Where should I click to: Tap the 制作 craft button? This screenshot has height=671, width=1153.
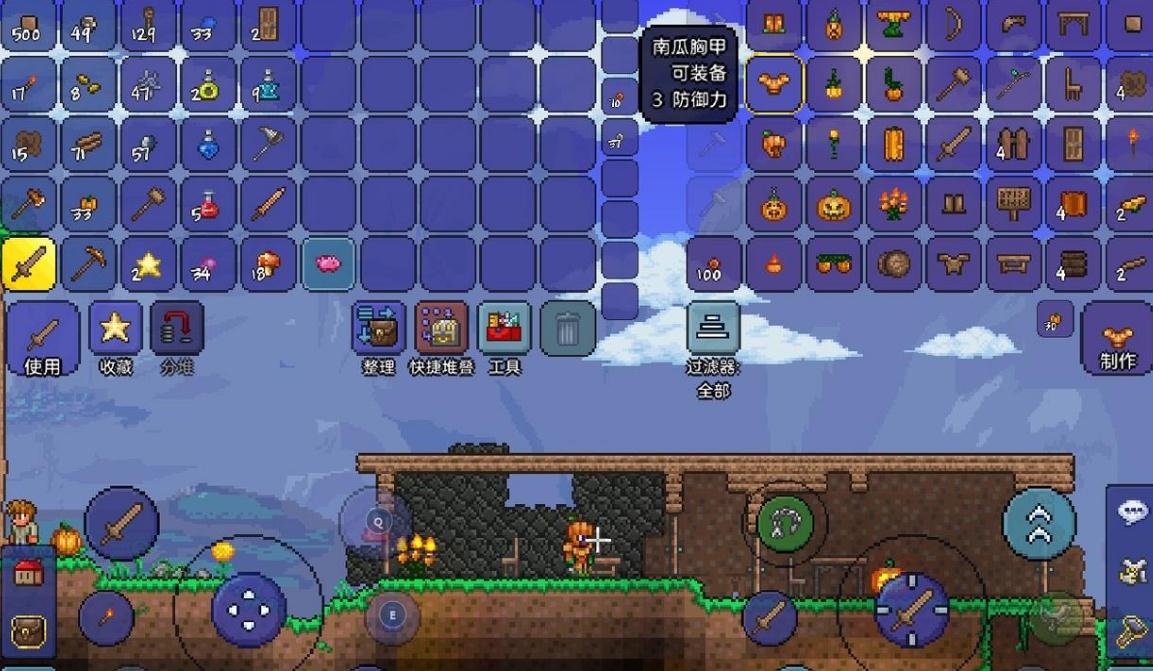click(1117, 342)
